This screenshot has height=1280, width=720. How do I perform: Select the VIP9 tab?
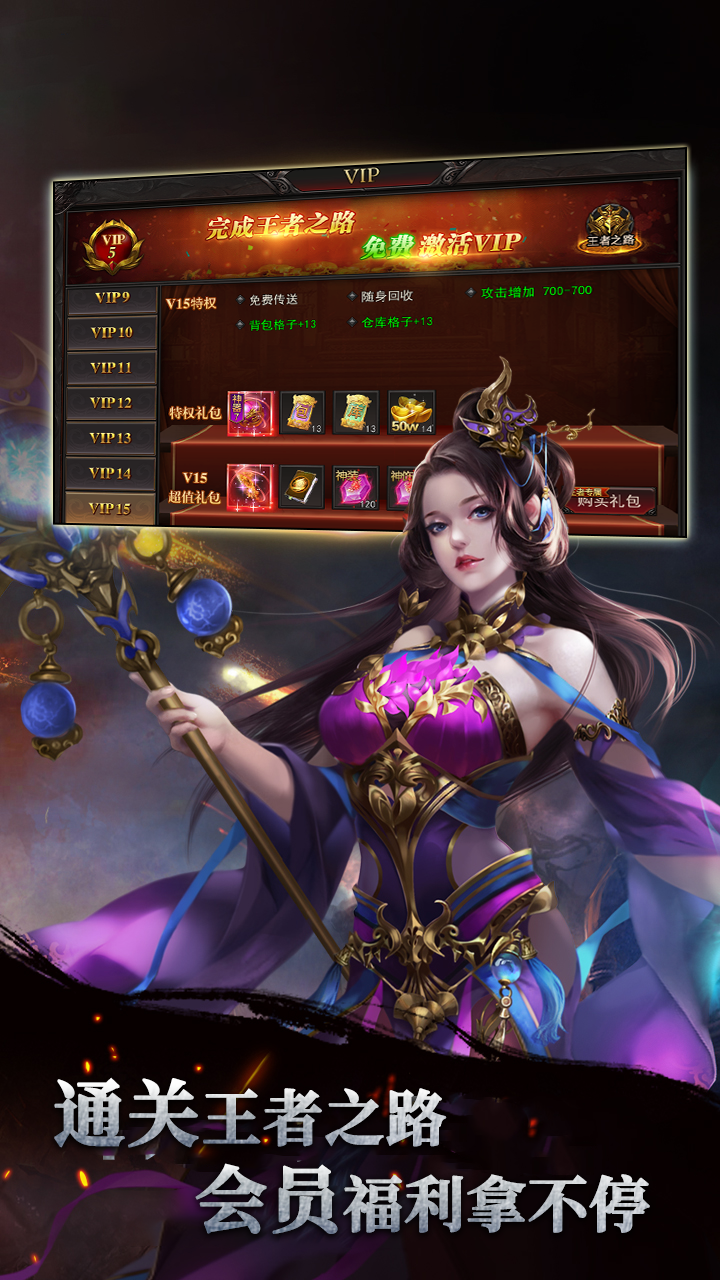pyautogui.click(x=112, y=298)
